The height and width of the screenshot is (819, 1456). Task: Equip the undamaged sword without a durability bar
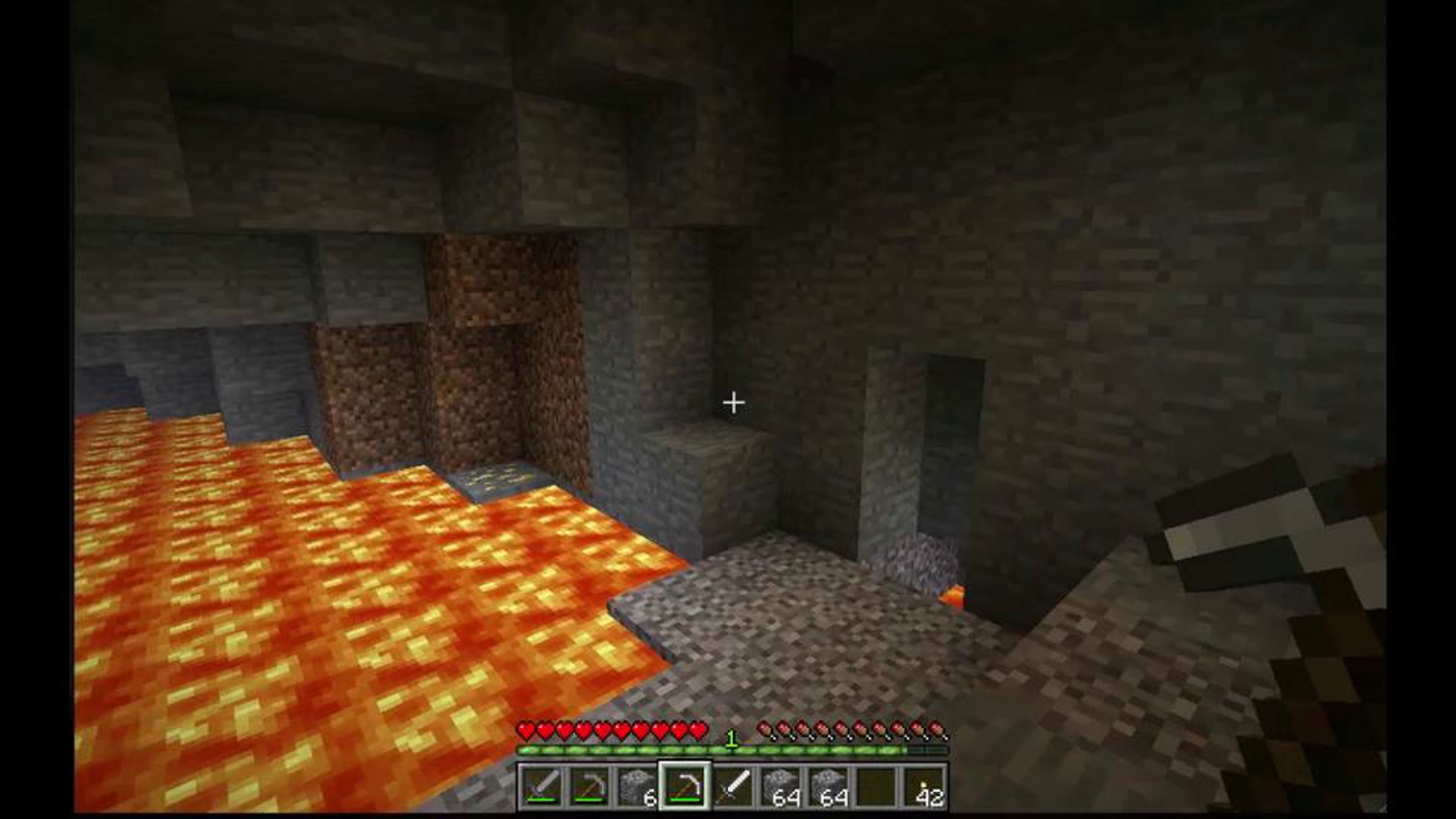coord(733,787)
